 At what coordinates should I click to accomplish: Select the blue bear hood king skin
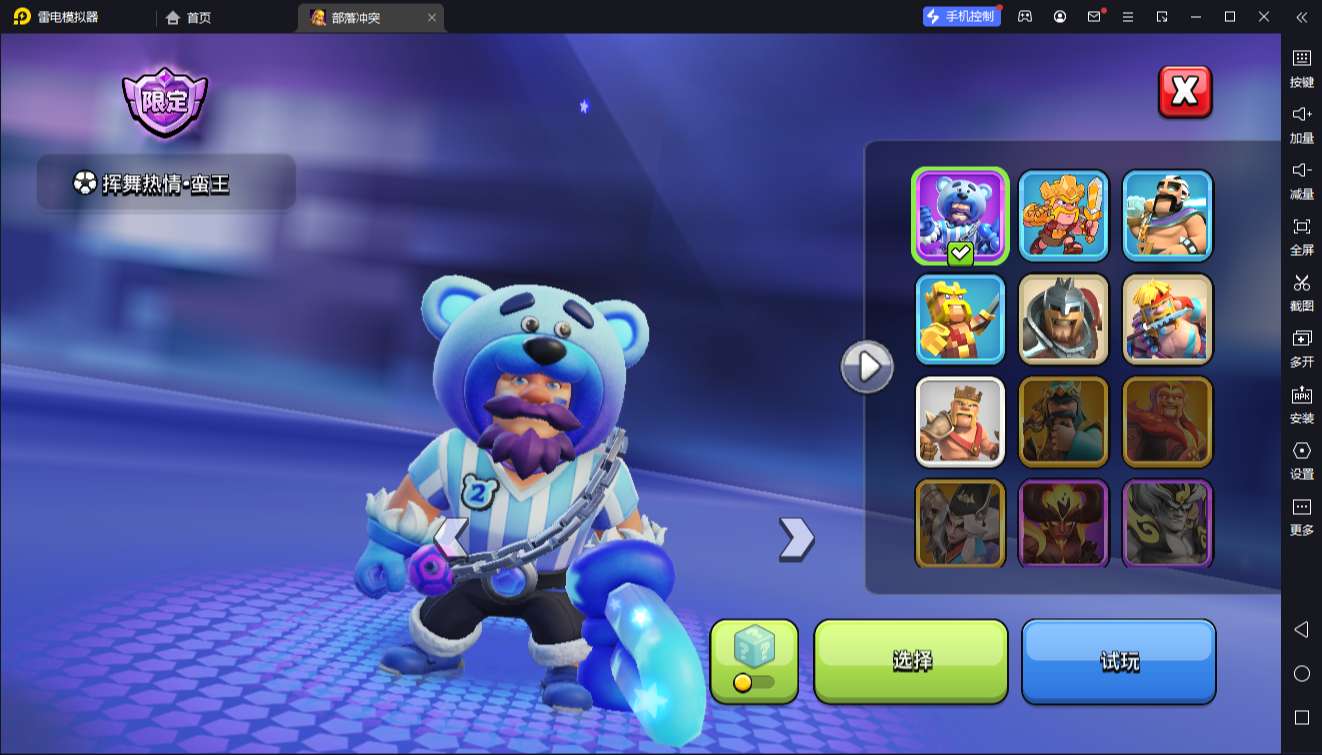click(x=960, y=215)
